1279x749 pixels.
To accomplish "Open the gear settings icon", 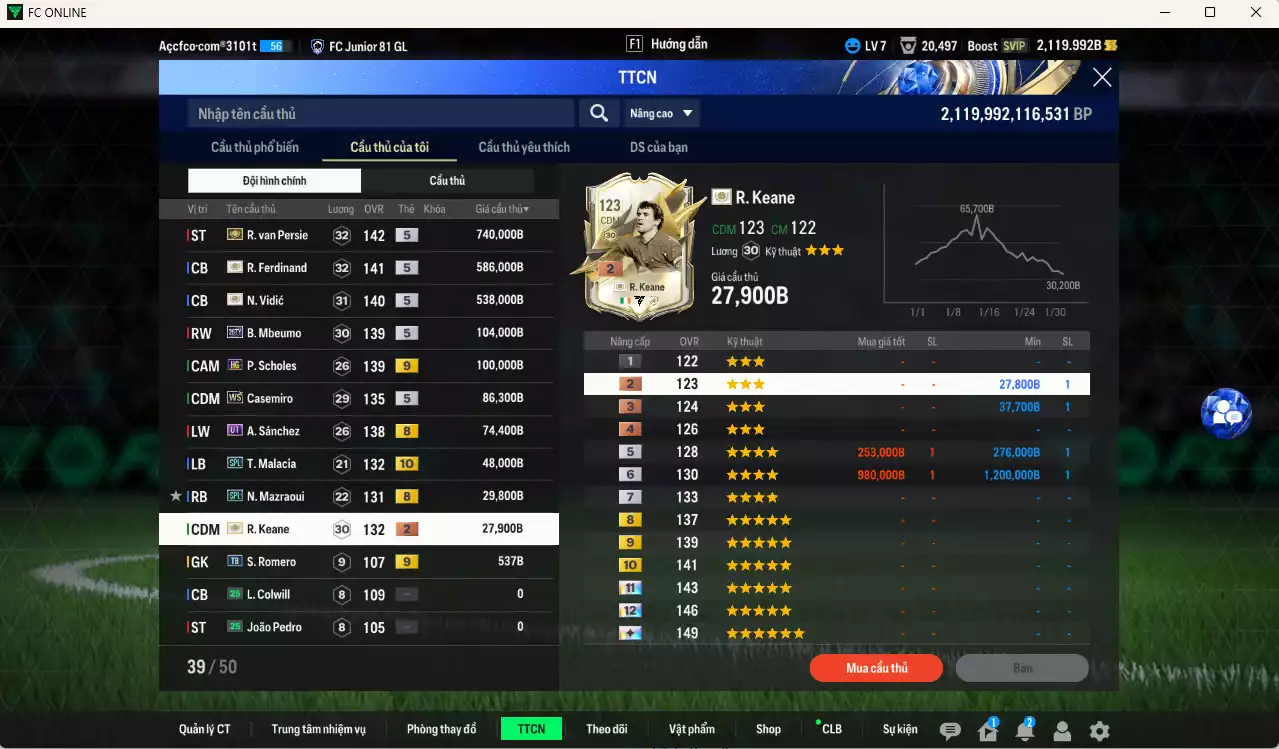I will [1099, 731].
